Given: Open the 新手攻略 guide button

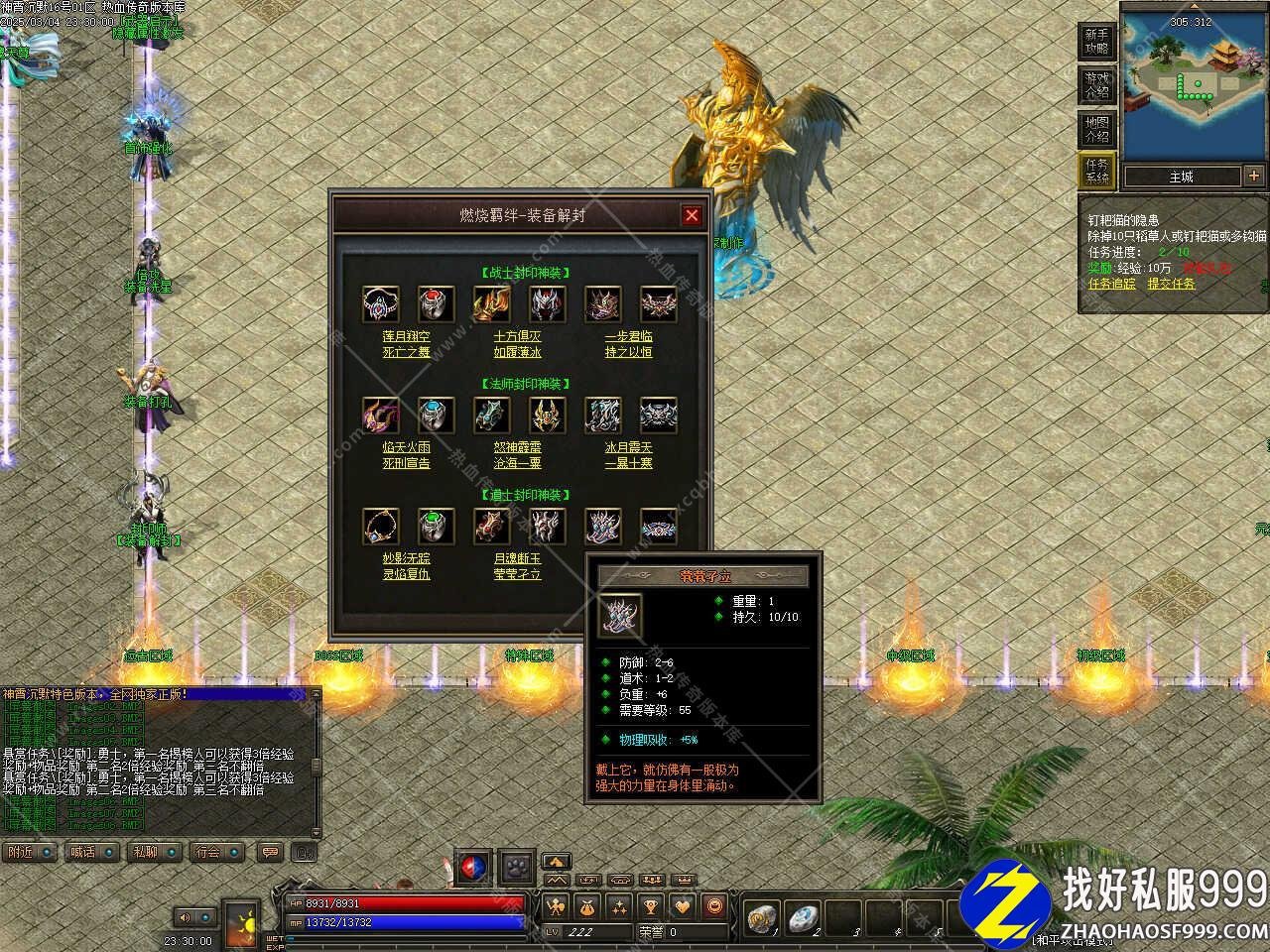Looking at the screenshot, I should click(x=1096, y=43).
